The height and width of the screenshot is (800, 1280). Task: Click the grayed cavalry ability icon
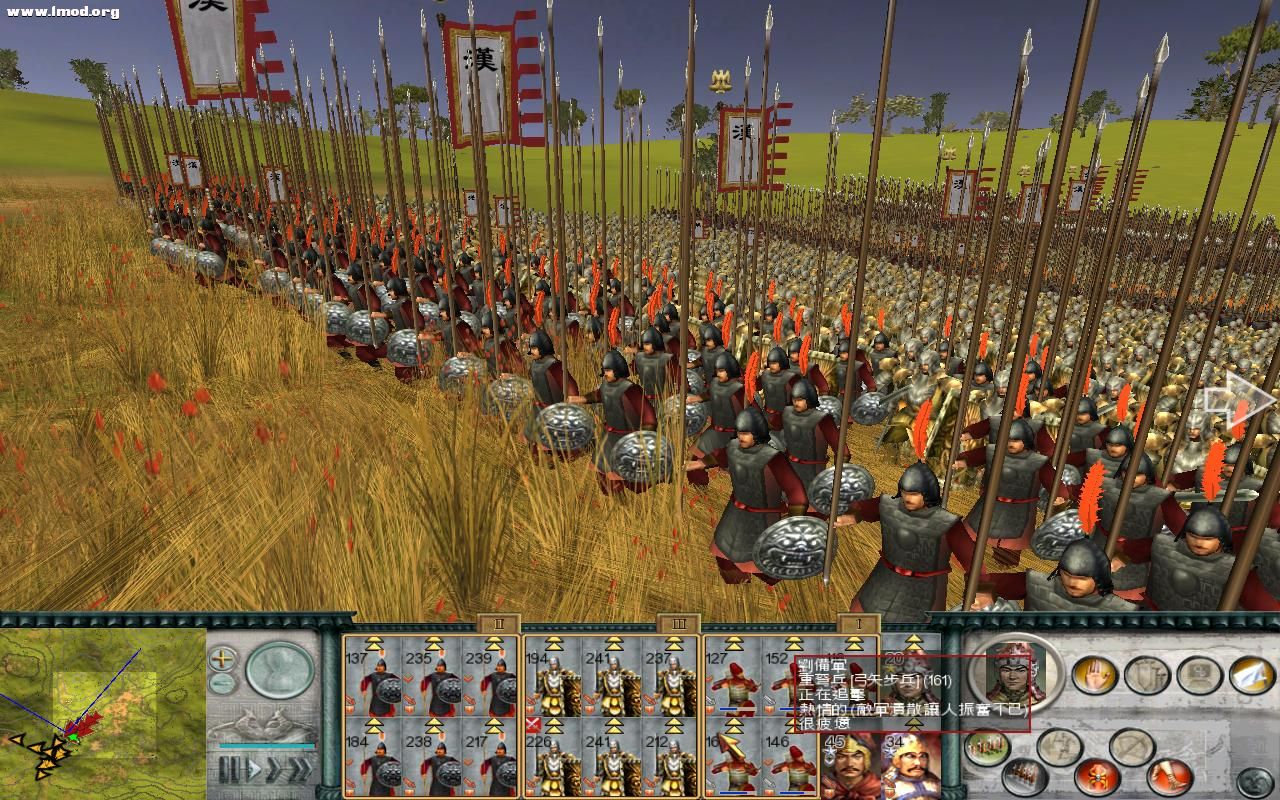[x=1198, y=675]
